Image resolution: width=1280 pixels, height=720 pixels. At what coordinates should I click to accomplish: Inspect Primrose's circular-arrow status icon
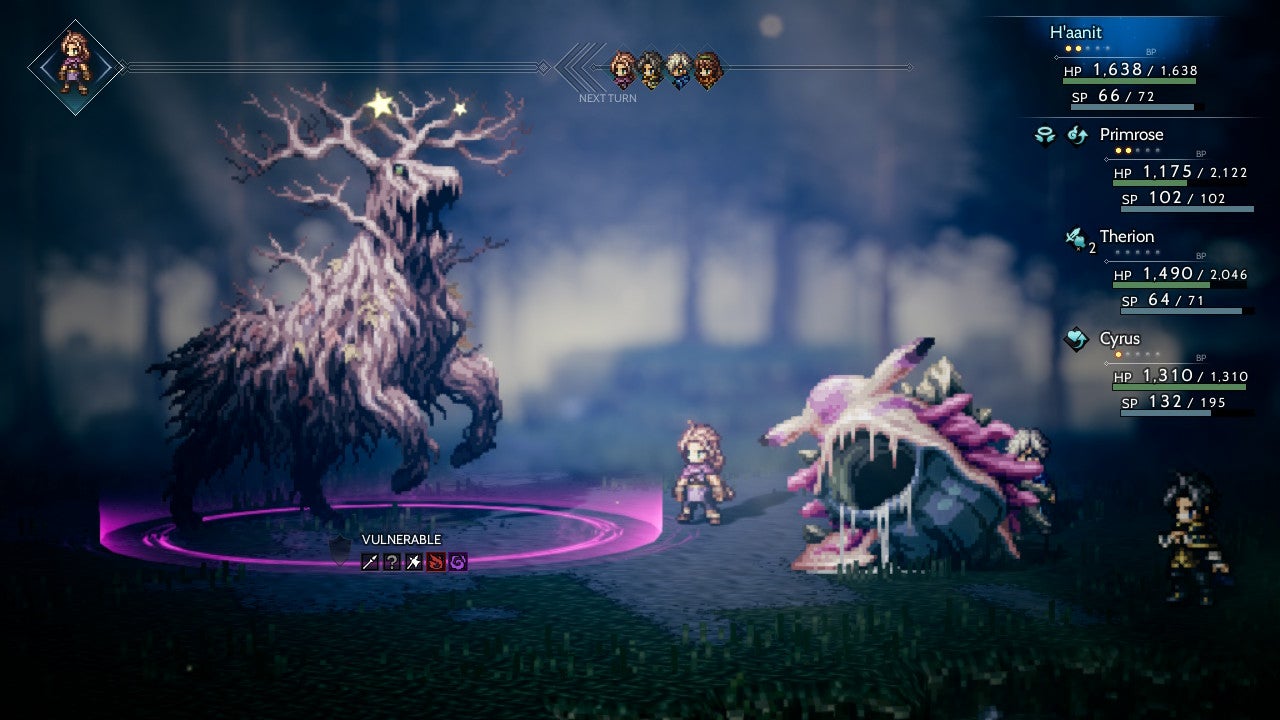(x=1076, y=136)
